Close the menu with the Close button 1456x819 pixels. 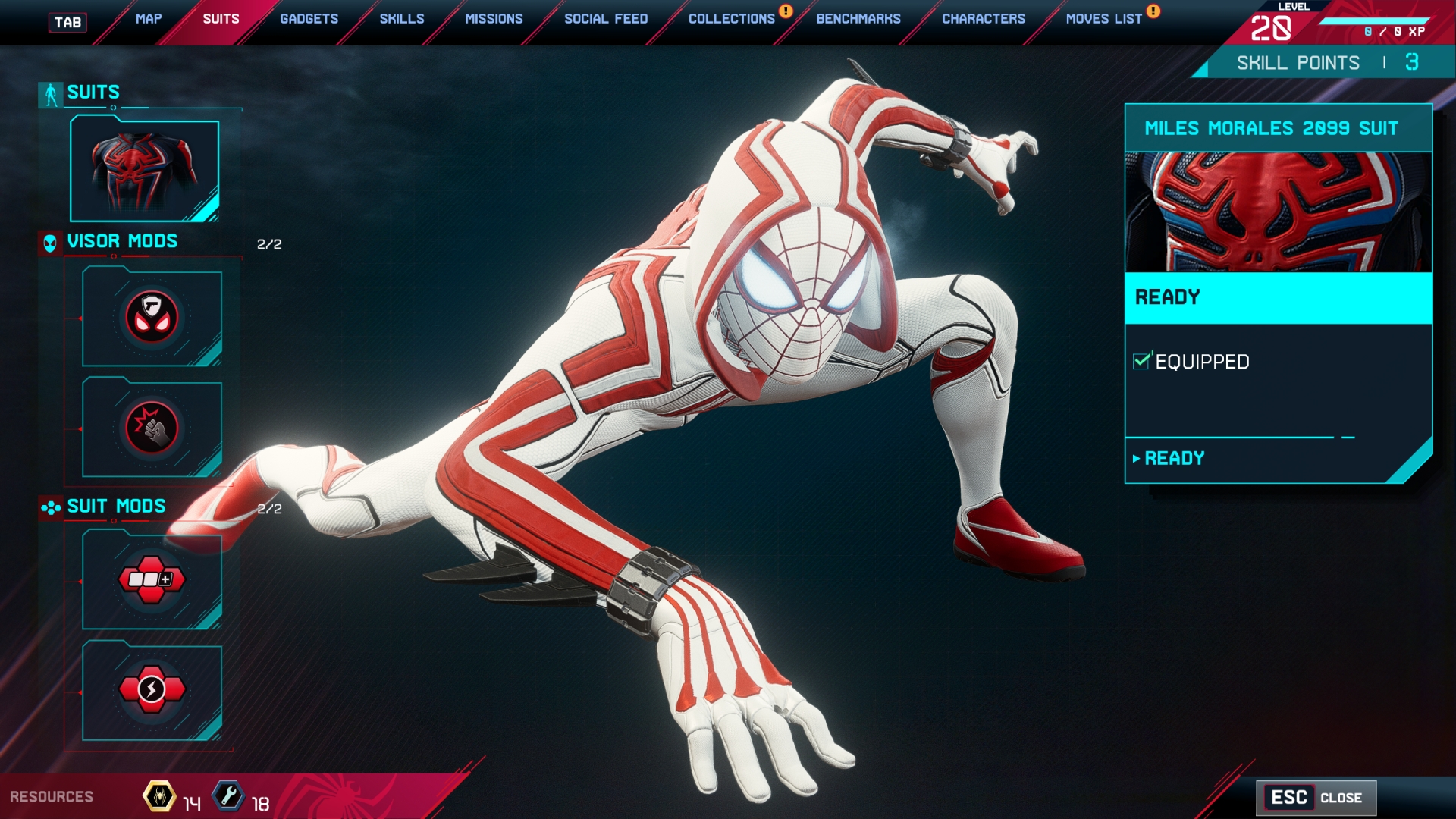point(1316,798)
